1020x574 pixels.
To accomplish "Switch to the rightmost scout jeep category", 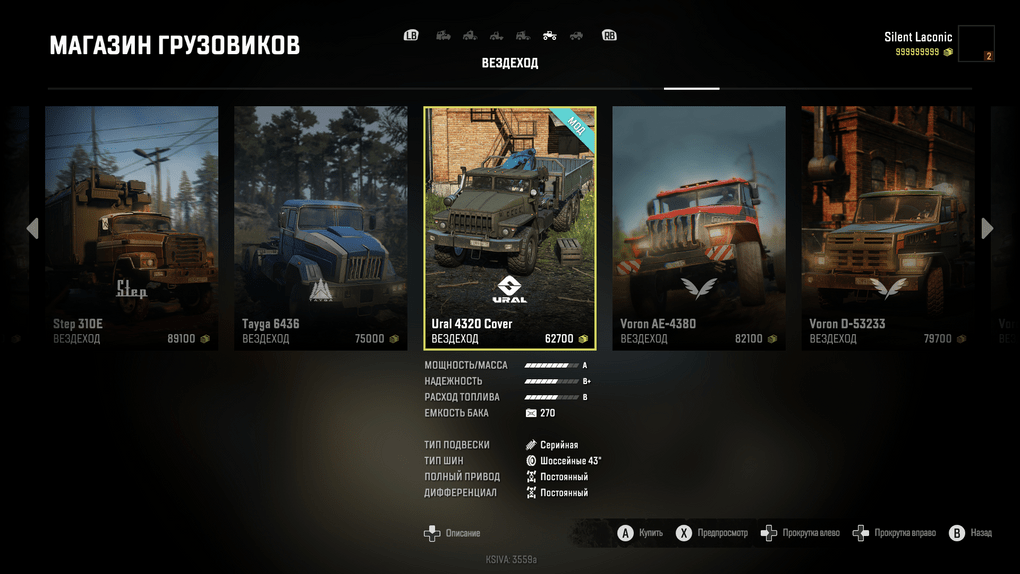I will click(x=576, y=36).
